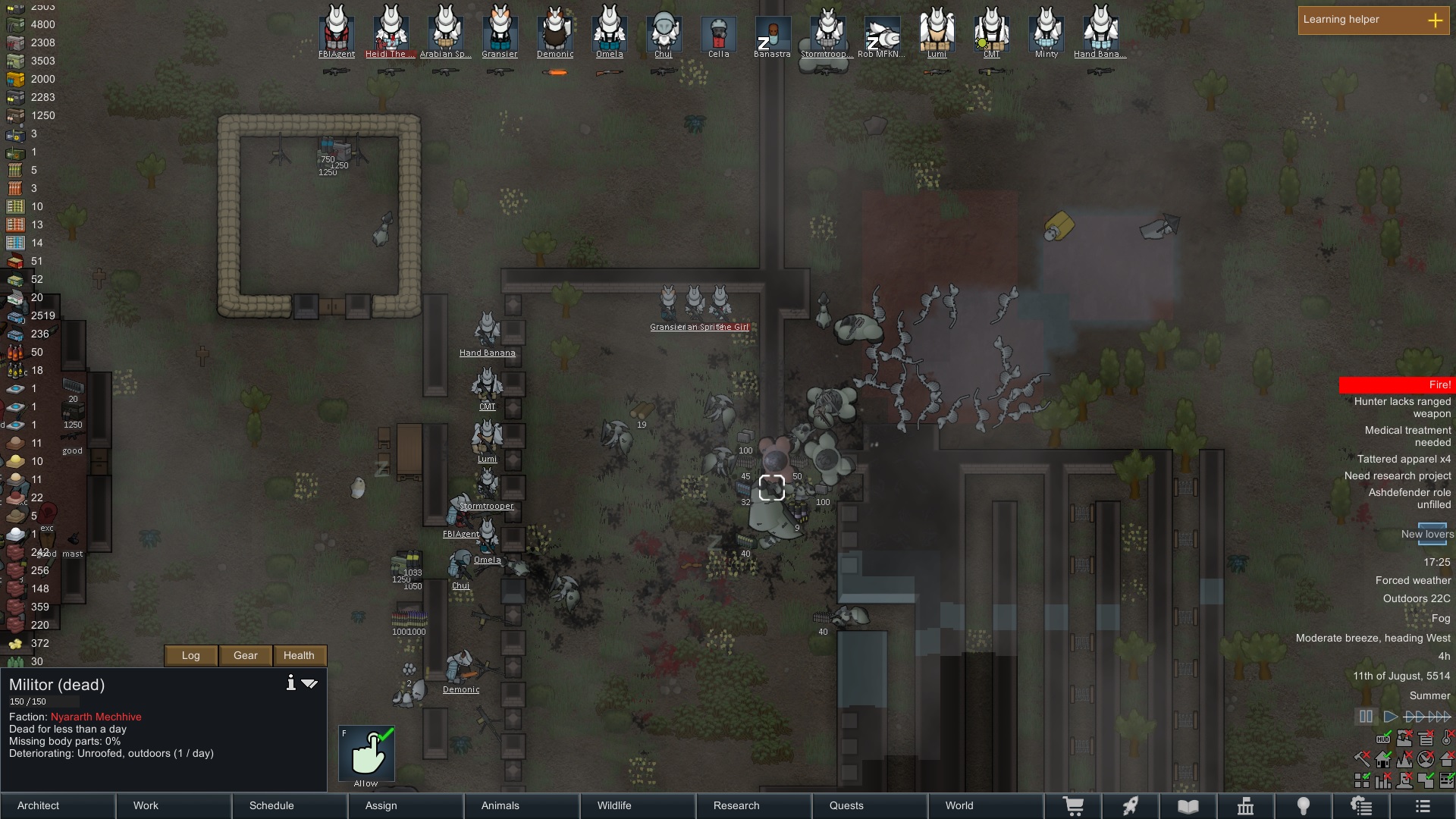Open the Health tab
This screenshot has height=819, width=1456.
tap(299, 655)
